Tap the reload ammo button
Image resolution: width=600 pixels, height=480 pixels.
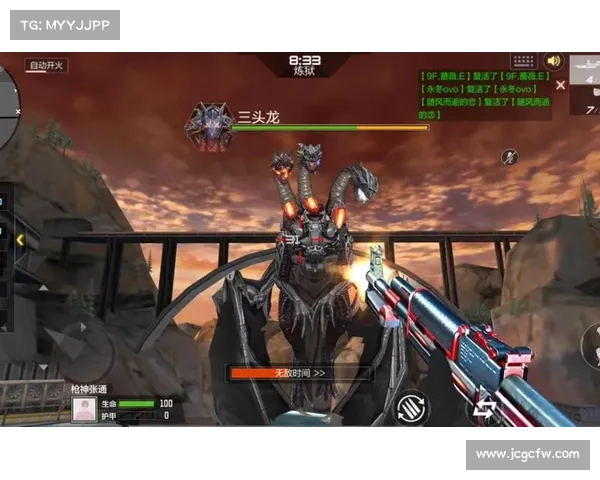click(x=410, y=408)
